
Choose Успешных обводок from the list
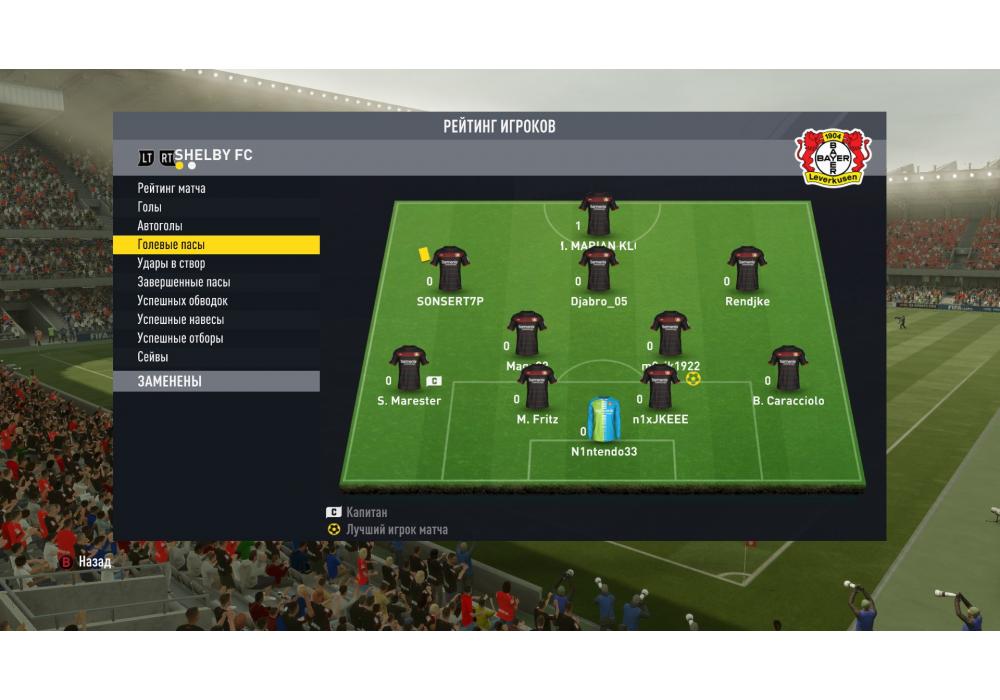click(x=183, y=301)
